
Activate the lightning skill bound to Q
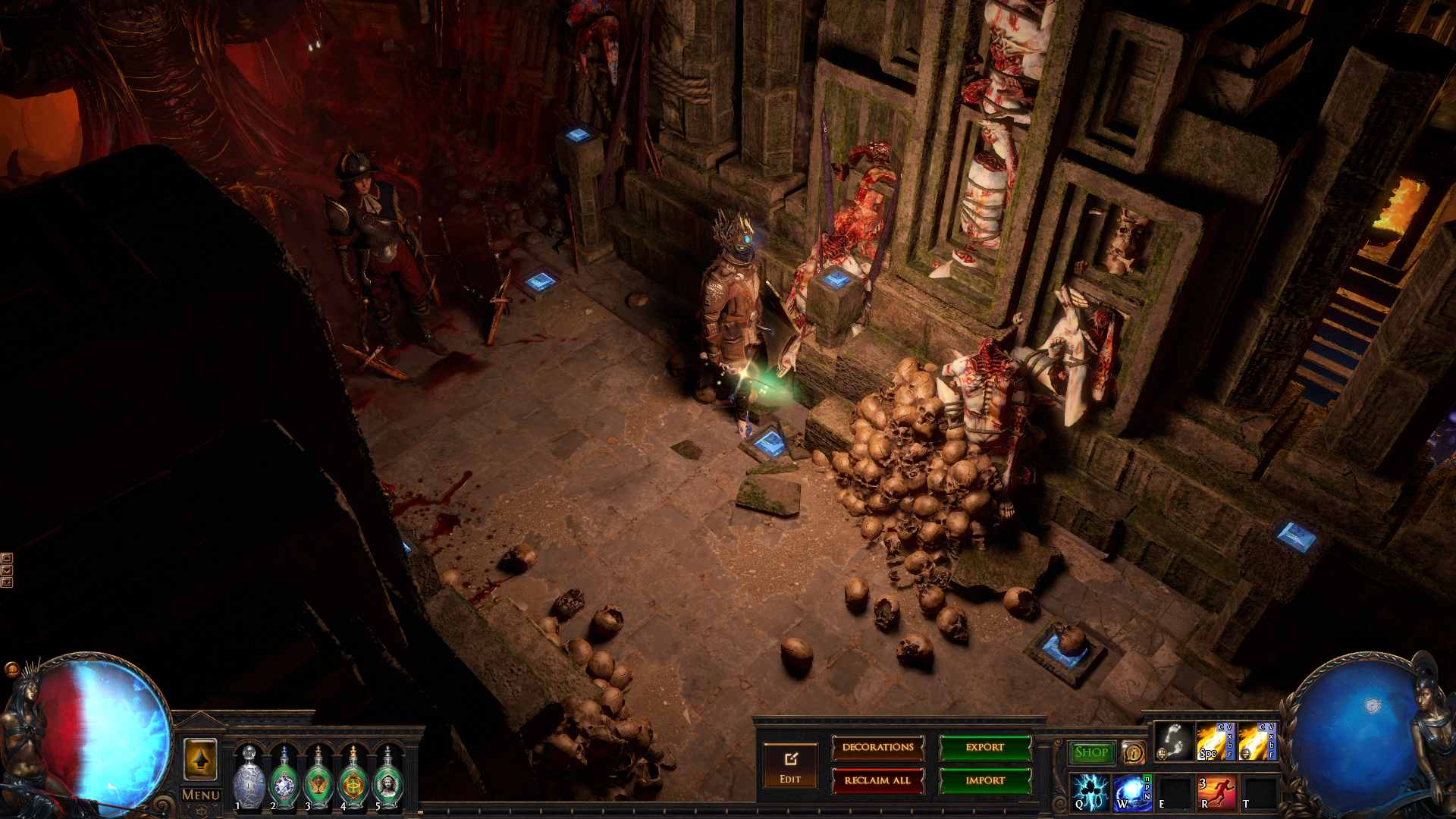[1090, 792]
